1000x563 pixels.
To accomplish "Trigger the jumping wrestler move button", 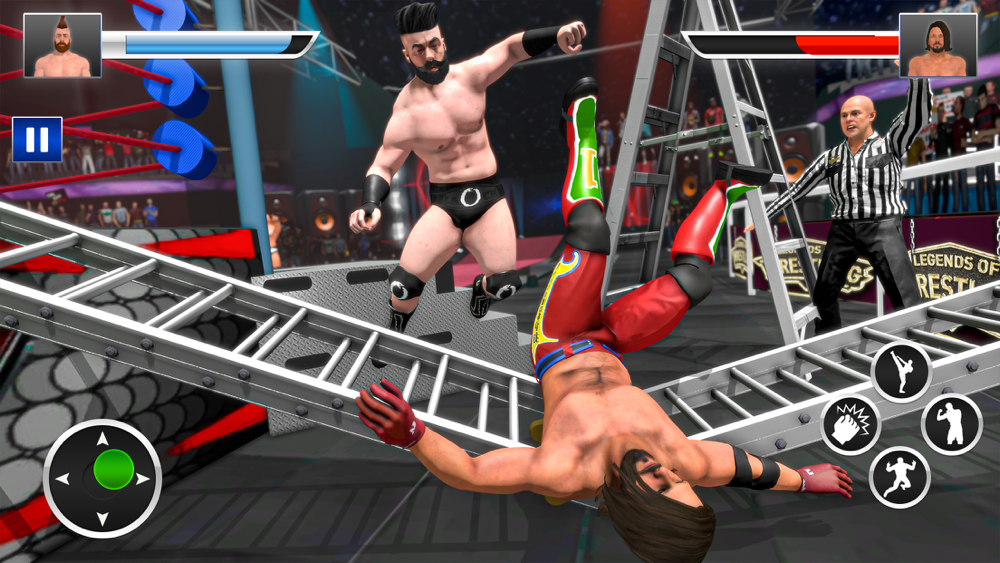I will pos(899,477).
